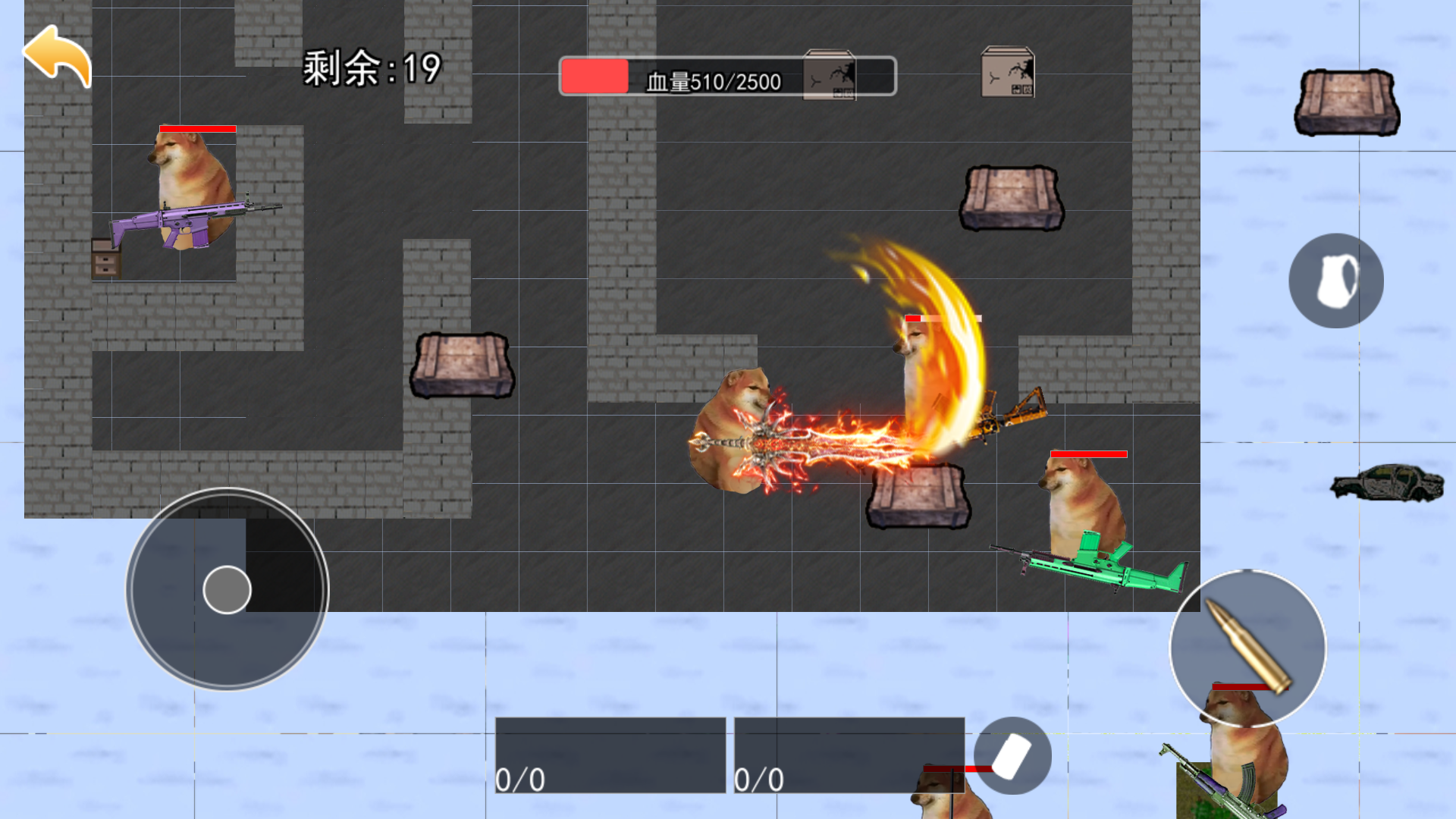
Task: Tap the wrecked car icon on the right
Action: 1388,482
